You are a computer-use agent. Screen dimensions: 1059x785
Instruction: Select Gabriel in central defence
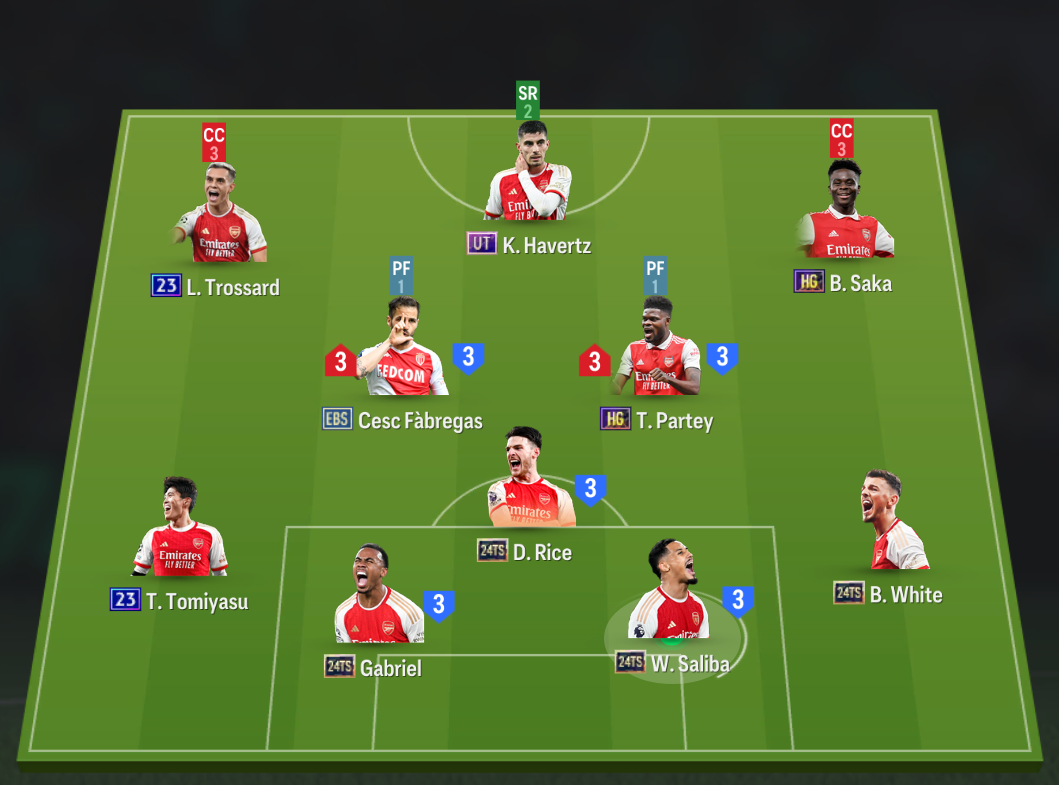pos(375,598)
